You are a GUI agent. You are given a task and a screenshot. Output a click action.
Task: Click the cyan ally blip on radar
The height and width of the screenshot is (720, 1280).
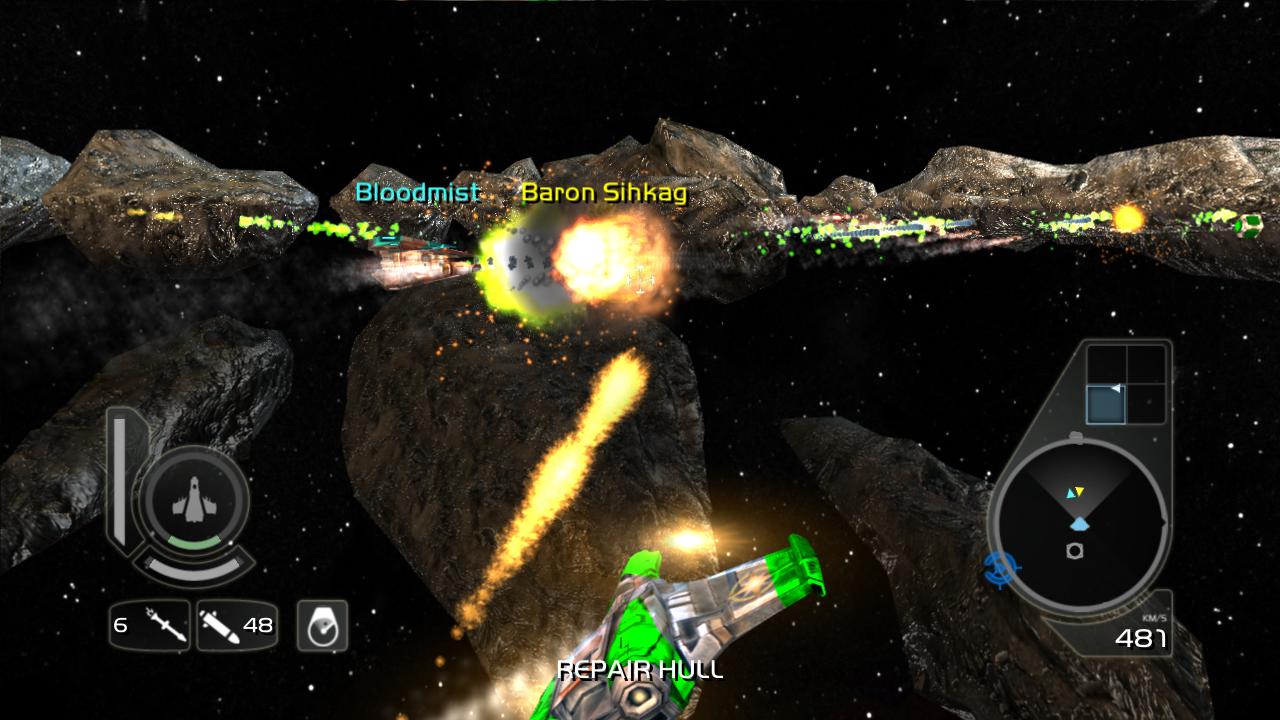[1070, 493]
